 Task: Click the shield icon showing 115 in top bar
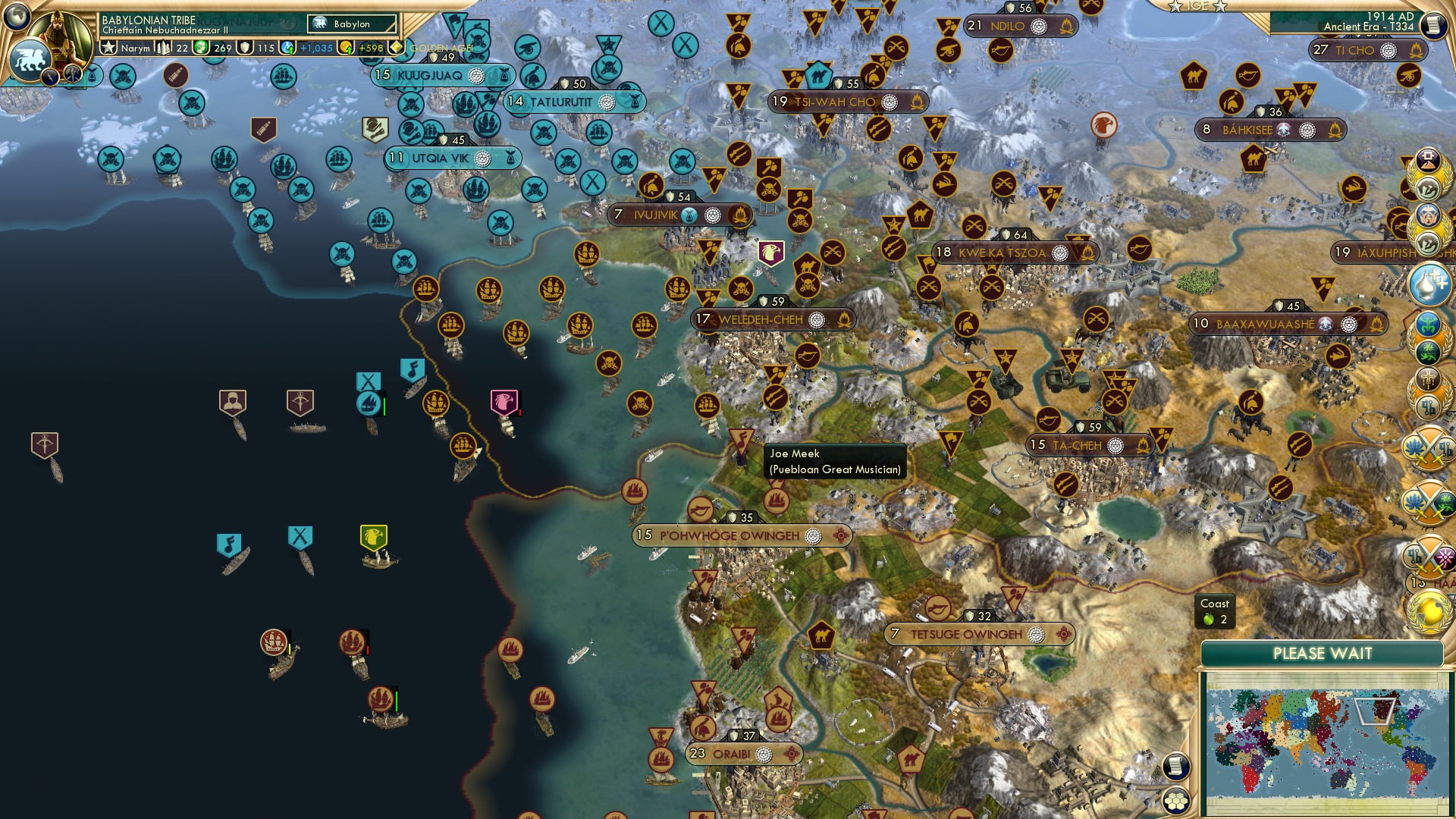point(245,48)
